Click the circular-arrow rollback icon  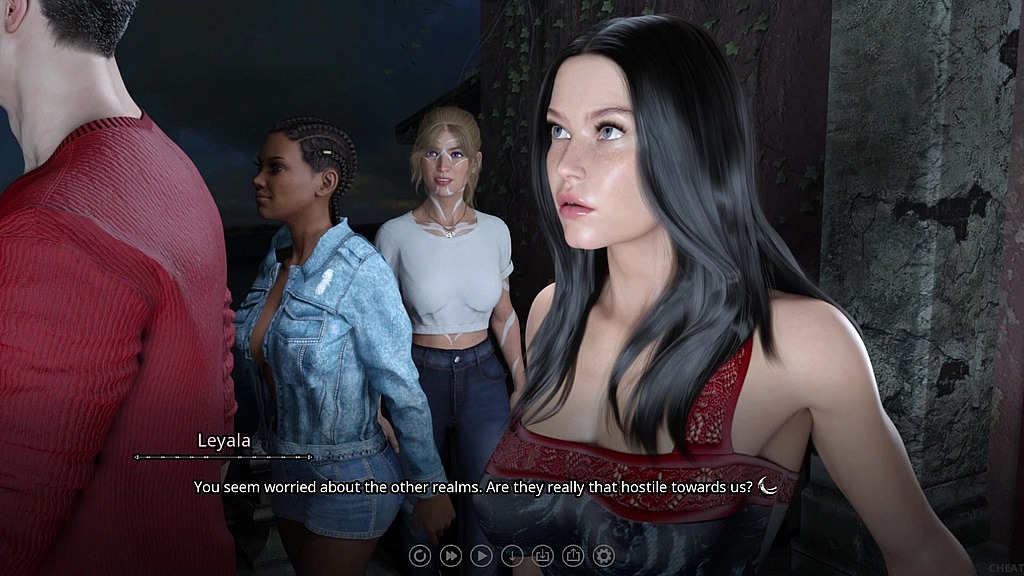pyautogui.click(x=420, y=555)
